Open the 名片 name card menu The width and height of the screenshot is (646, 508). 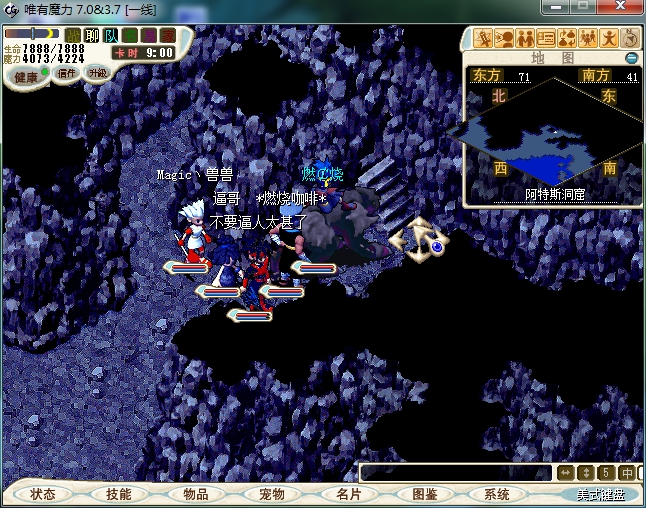[x=348, y=494]
